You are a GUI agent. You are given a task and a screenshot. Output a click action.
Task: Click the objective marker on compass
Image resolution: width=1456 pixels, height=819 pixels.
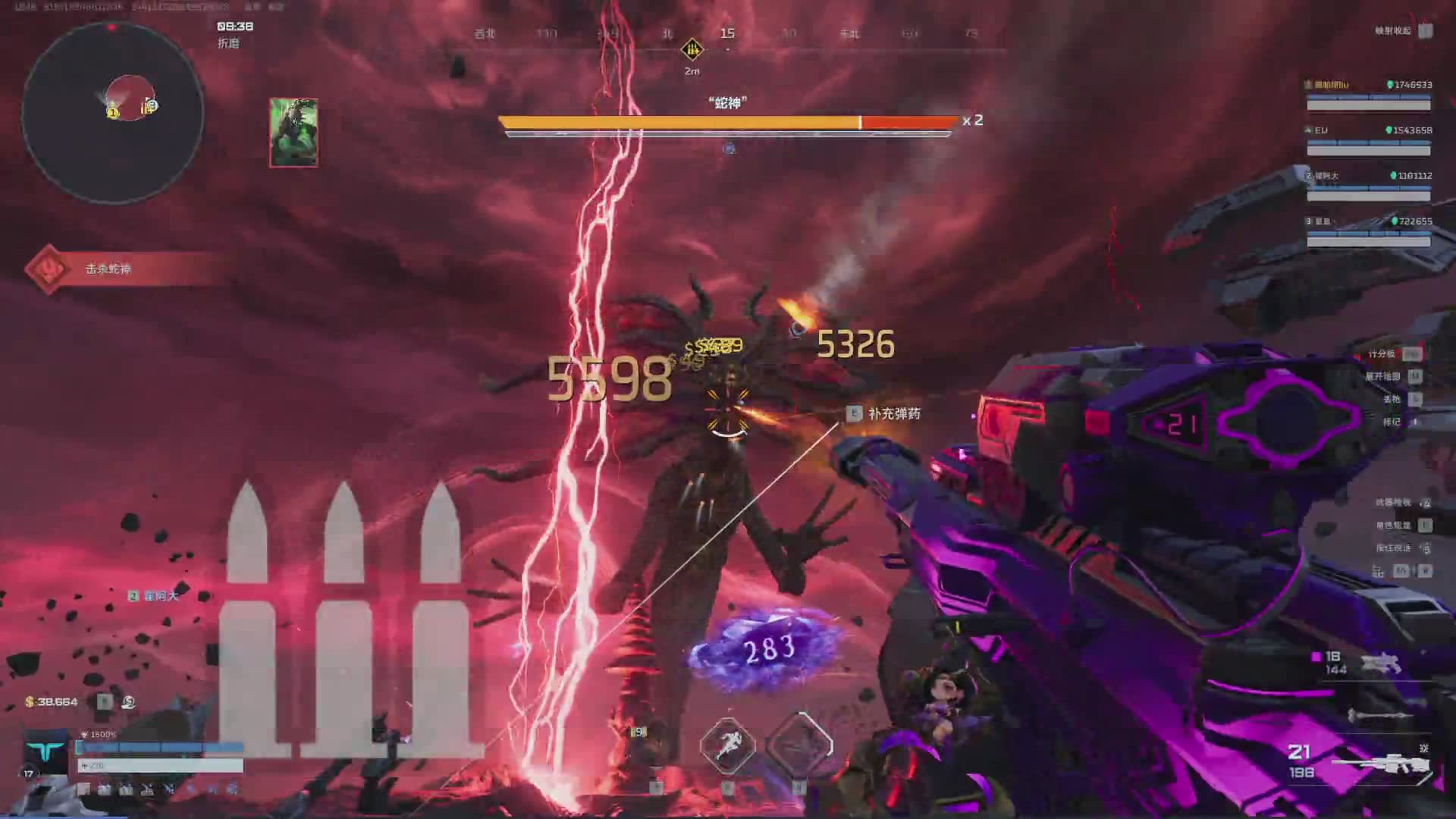point(692,50)
